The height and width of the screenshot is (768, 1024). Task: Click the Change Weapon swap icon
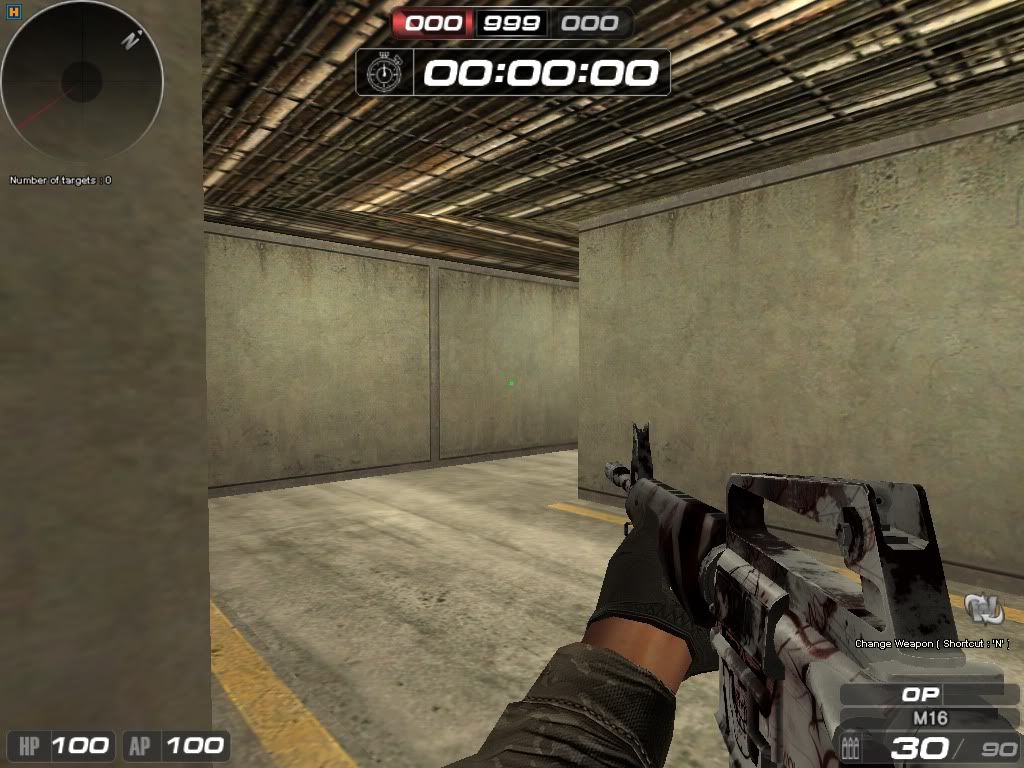pos(984,608)
